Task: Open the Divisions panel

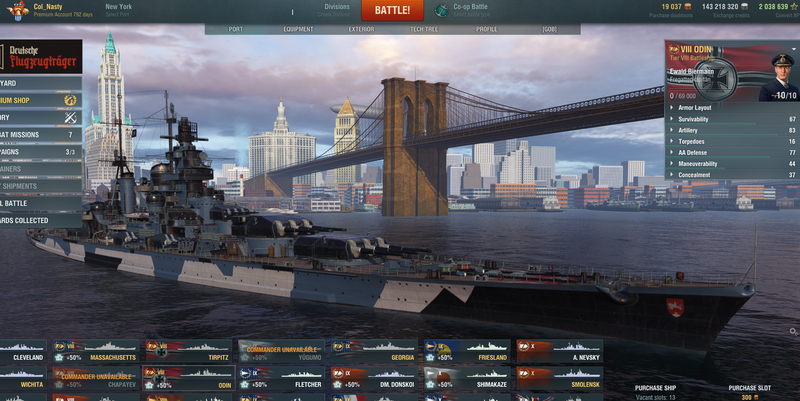Action: tap(337, 10)
